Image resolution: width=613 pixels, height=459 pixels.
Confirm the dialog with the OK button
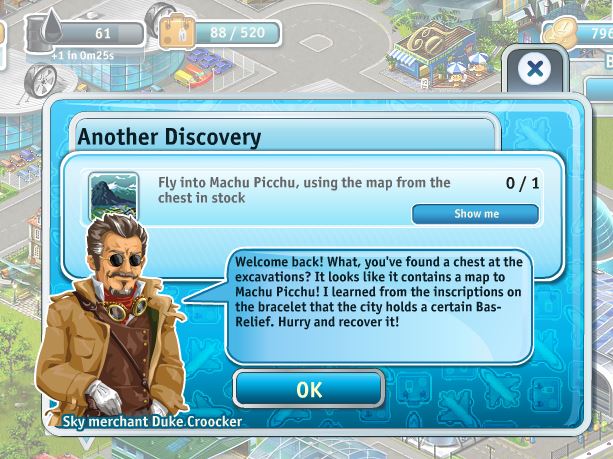[x=309, y=389]
